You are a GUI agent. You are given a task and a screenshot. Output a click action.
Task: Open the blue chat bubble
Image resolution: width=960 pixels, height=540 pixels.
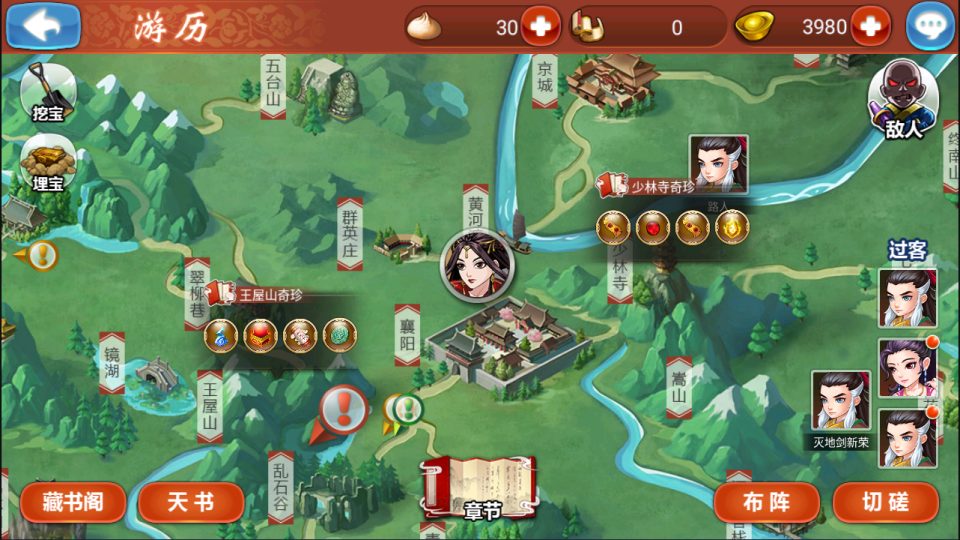[929, 27]
